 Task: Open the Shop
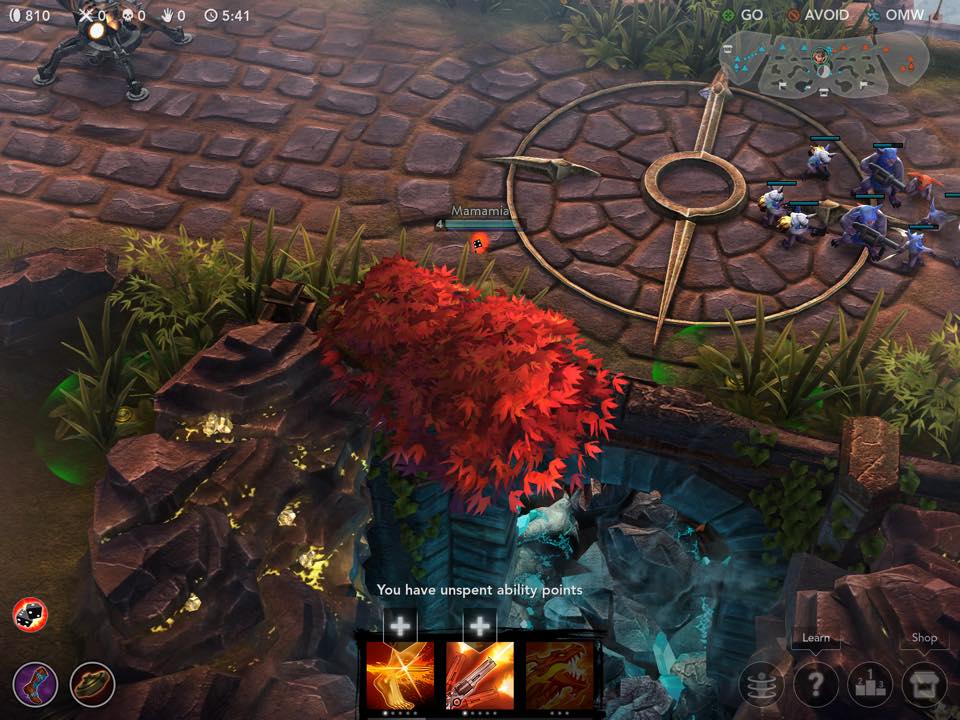point(924,685)
